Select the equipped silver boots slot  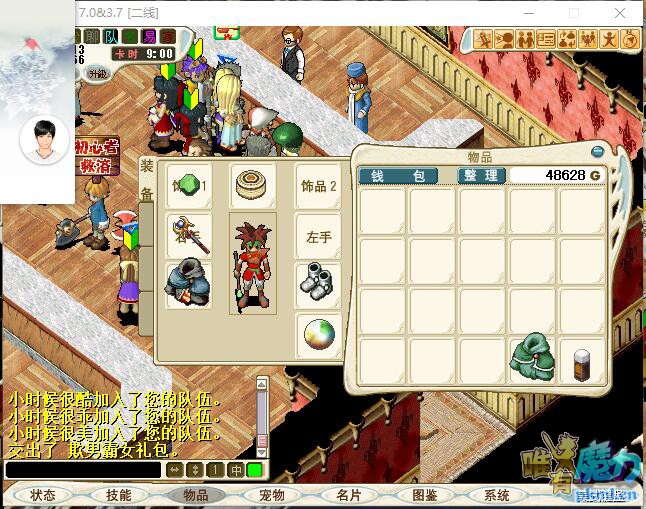click(318, 284)
